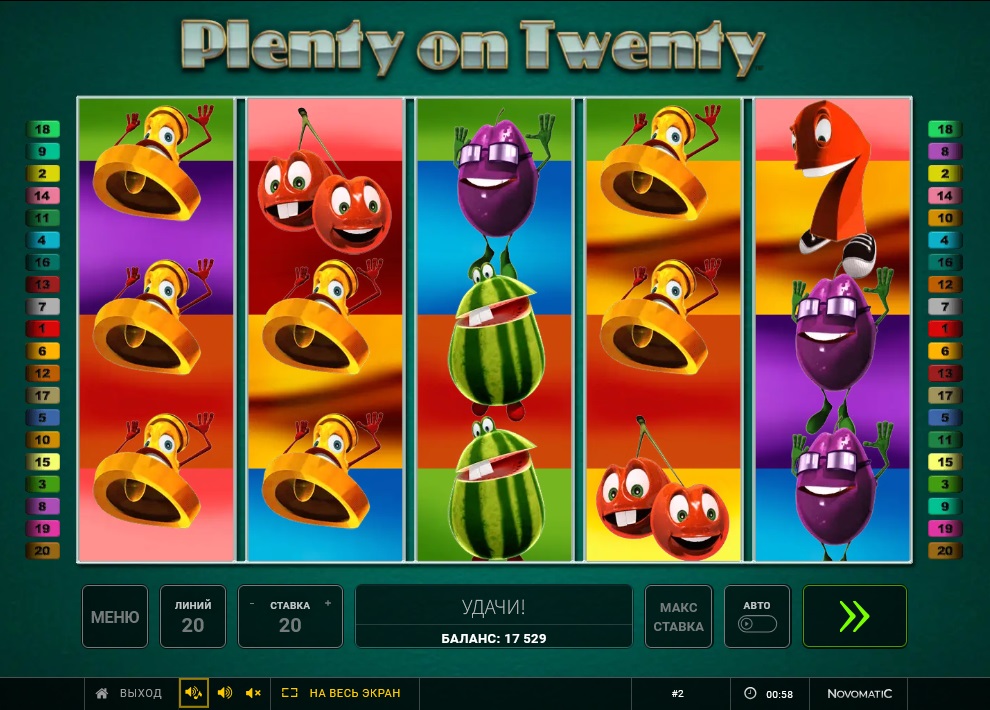Spin the reels with the green arrows button
Image resolution: width=990 pixels, height=710 pixels.
click(854, 617)
